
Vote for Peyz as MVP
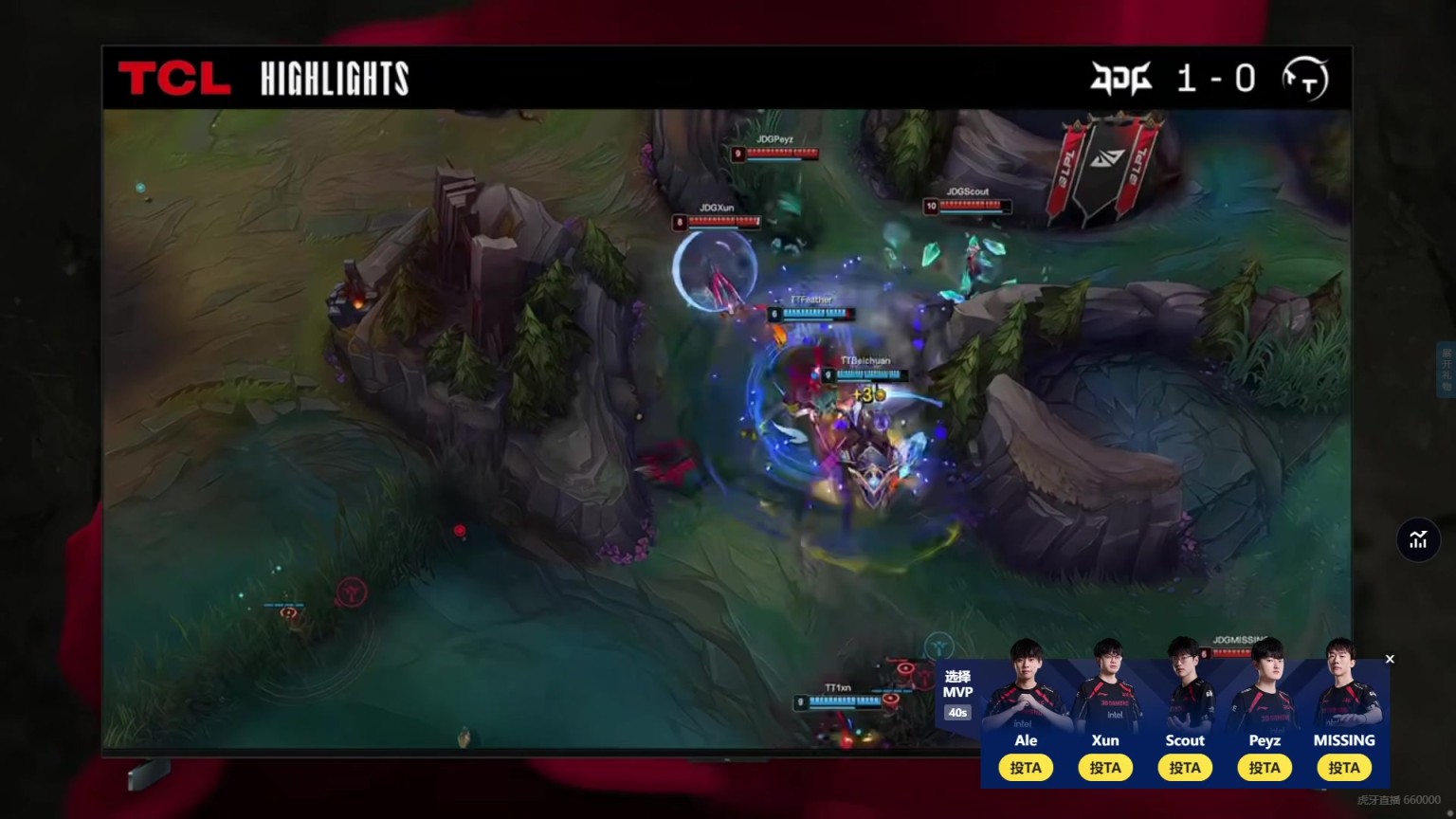click(1265, 767)
